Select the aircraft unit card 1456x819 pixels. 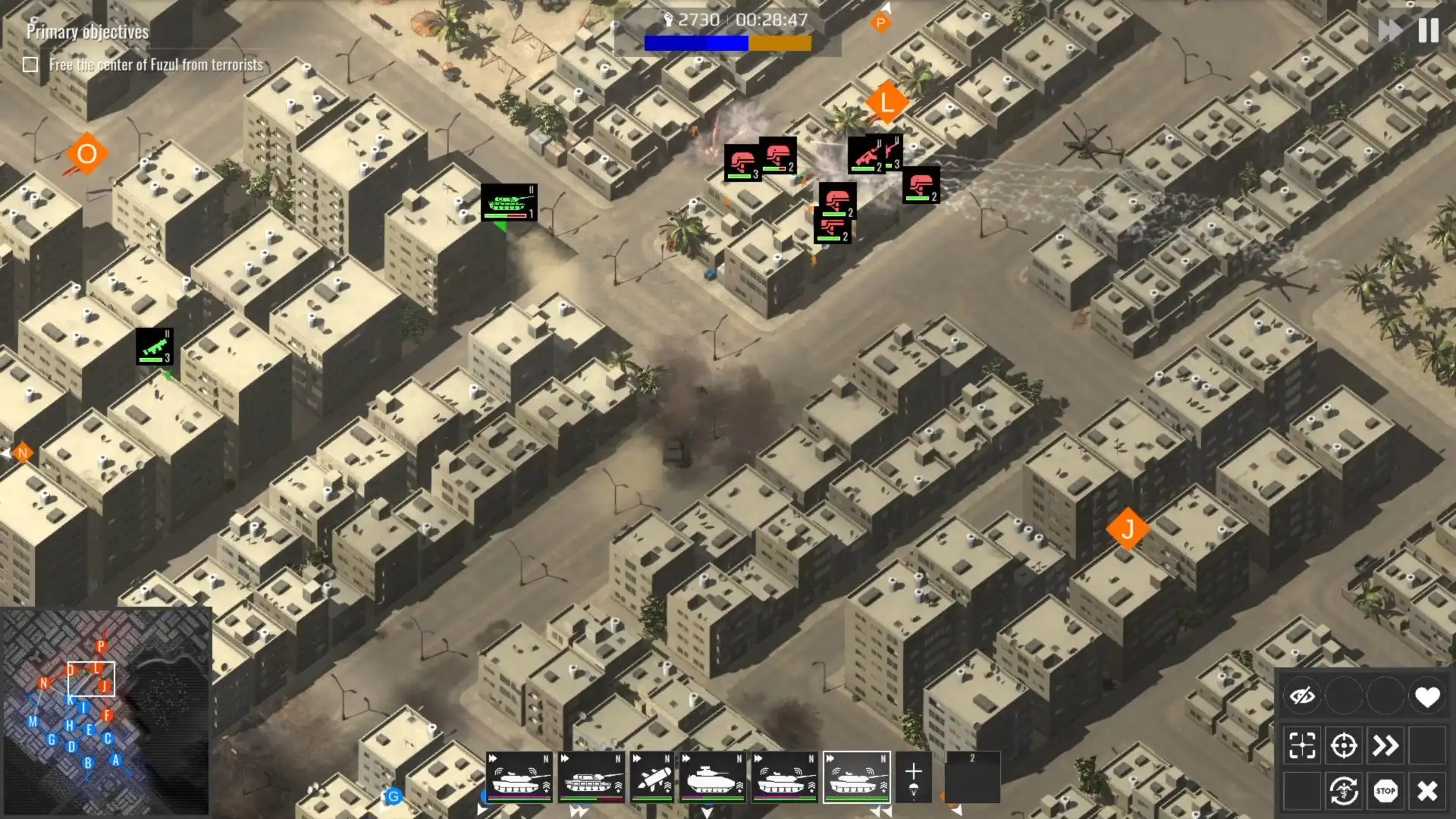click(654, 777)
